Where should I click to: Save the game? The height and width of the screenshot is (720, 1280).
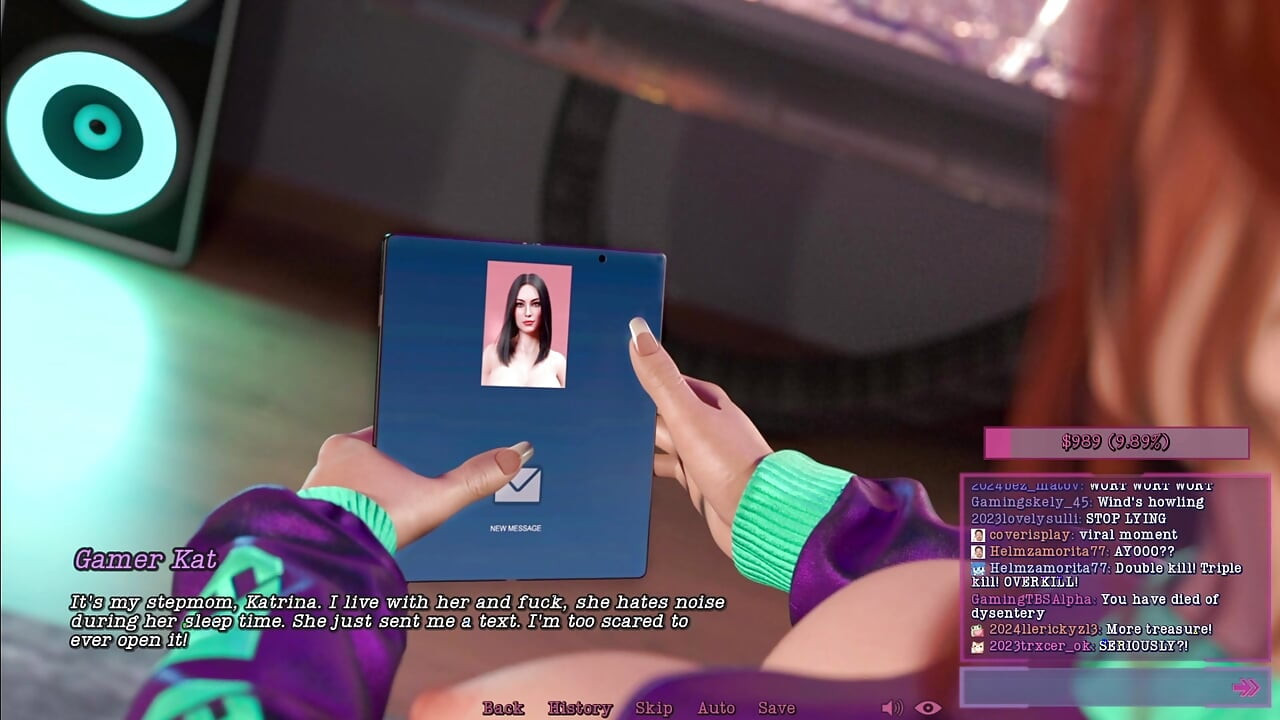click(x=779, y=707)
